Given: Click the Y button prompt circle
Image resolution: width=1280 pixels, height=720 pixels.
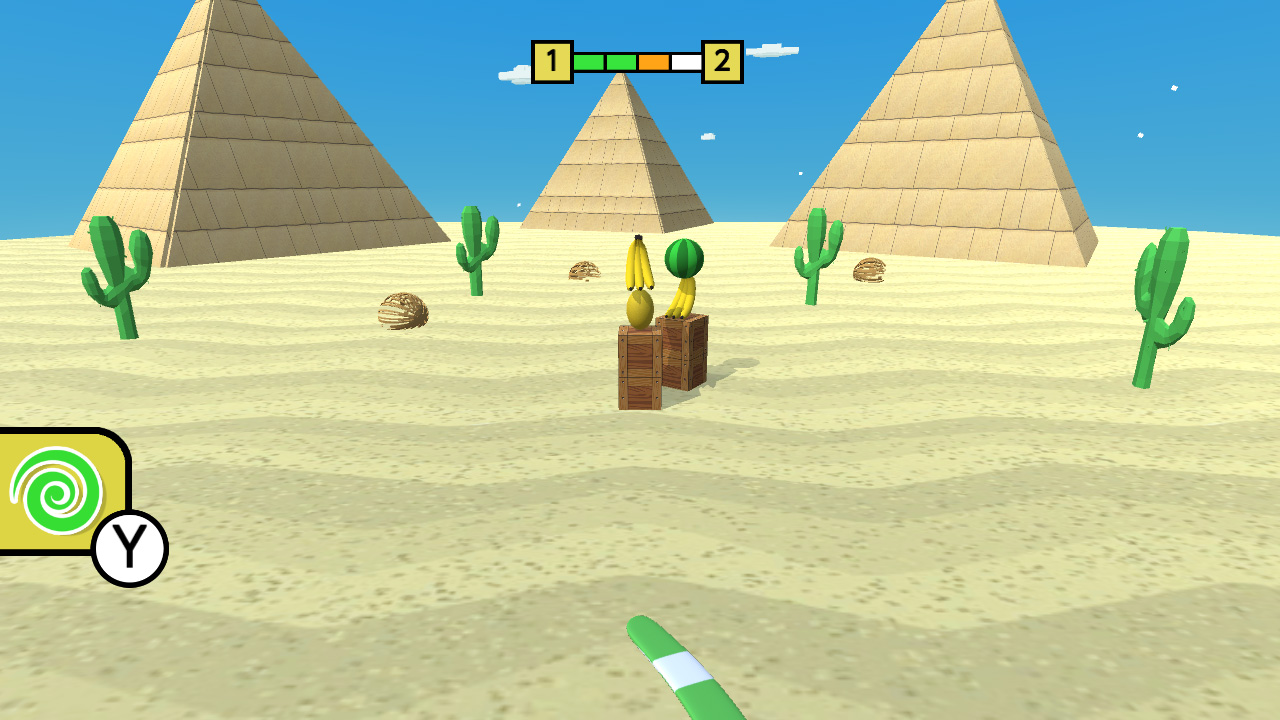Looking at the screenshot, I should click(130, 543).
